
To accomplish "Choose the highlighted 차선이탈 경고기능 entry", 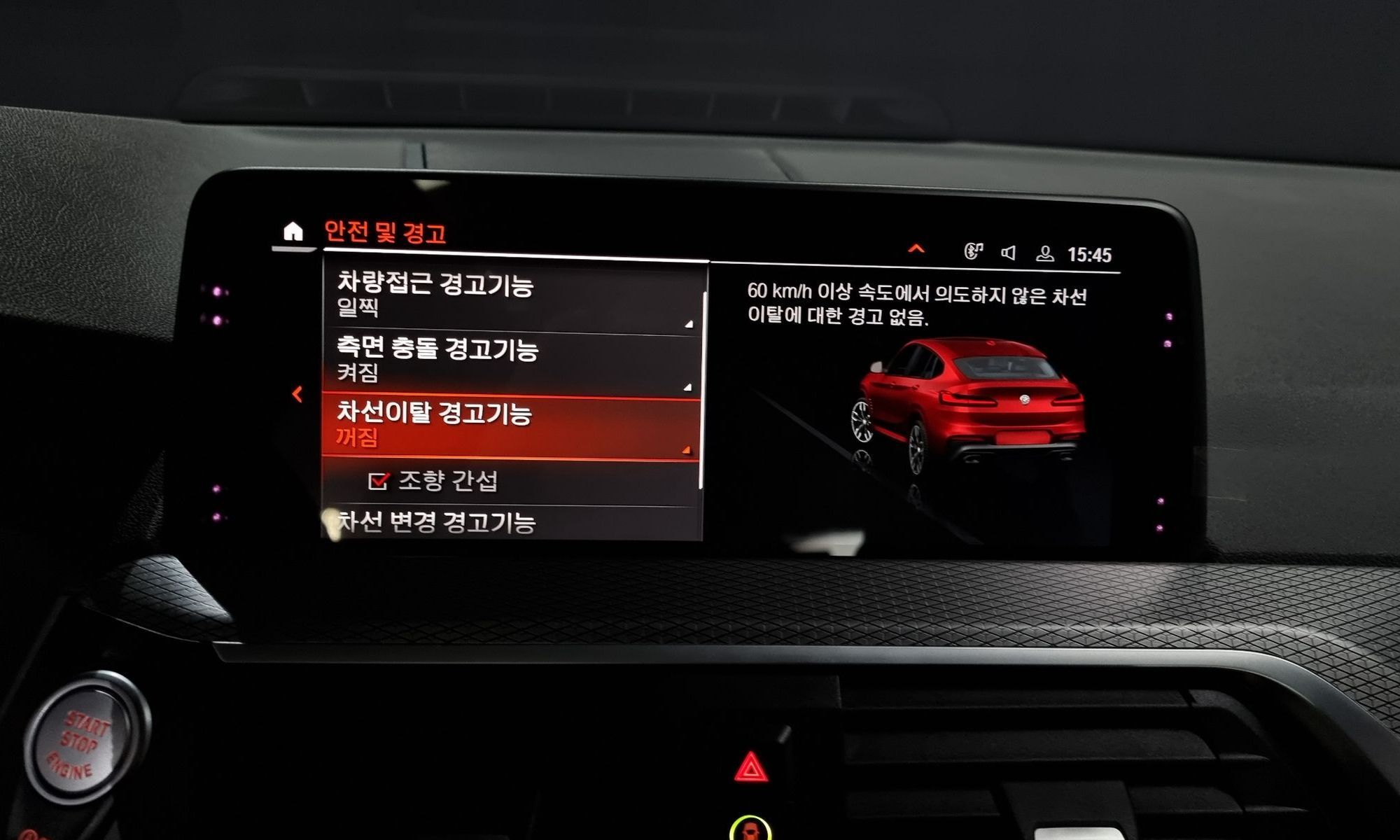I will 512,424.
